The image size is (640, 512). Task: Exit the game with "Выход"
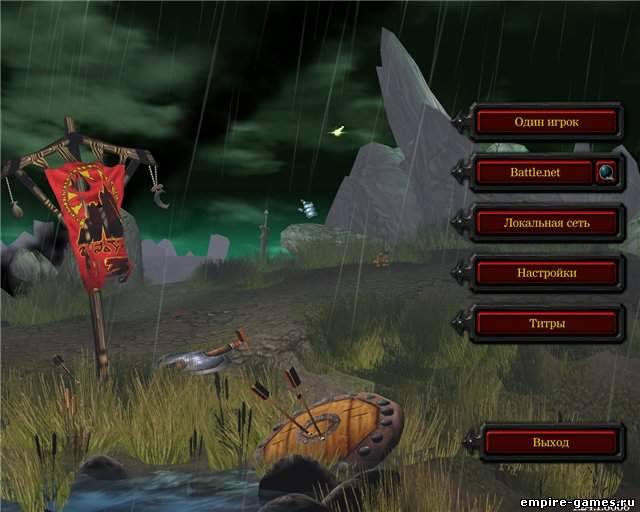(x=551, y=442)
